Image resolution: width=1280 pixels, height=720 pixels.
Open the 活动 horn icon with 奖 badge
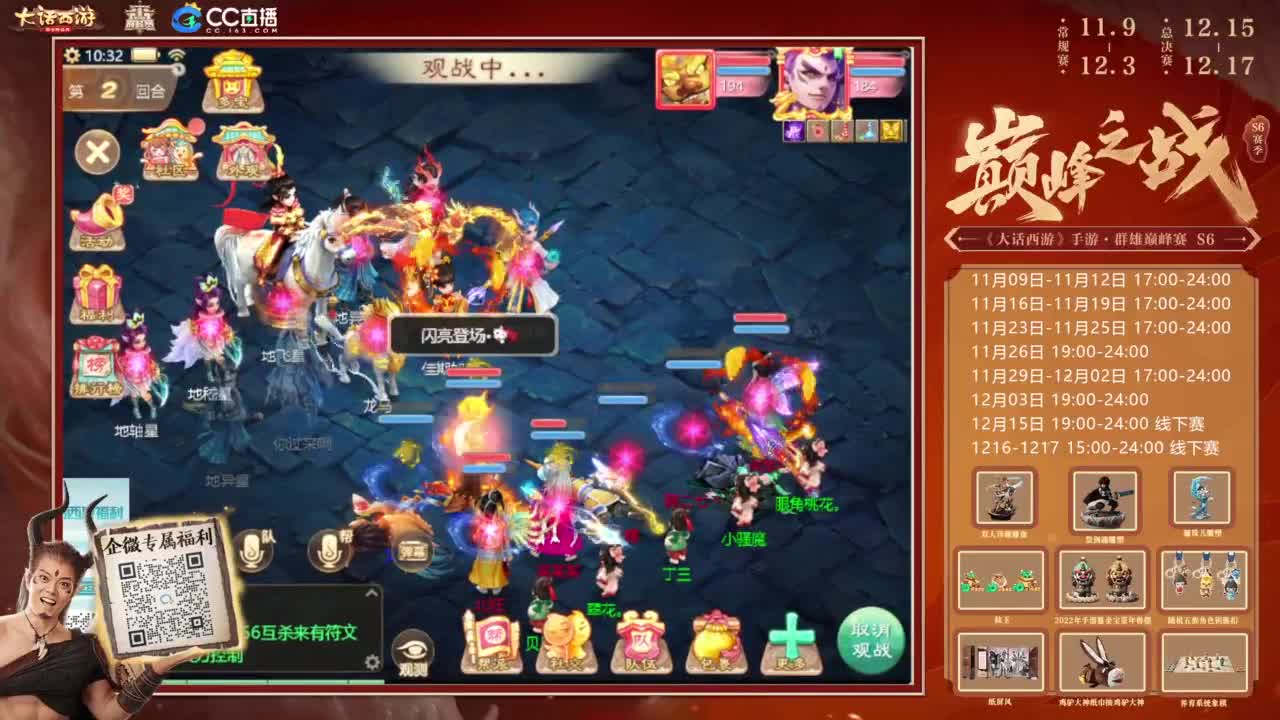click(x=98, y=217)
